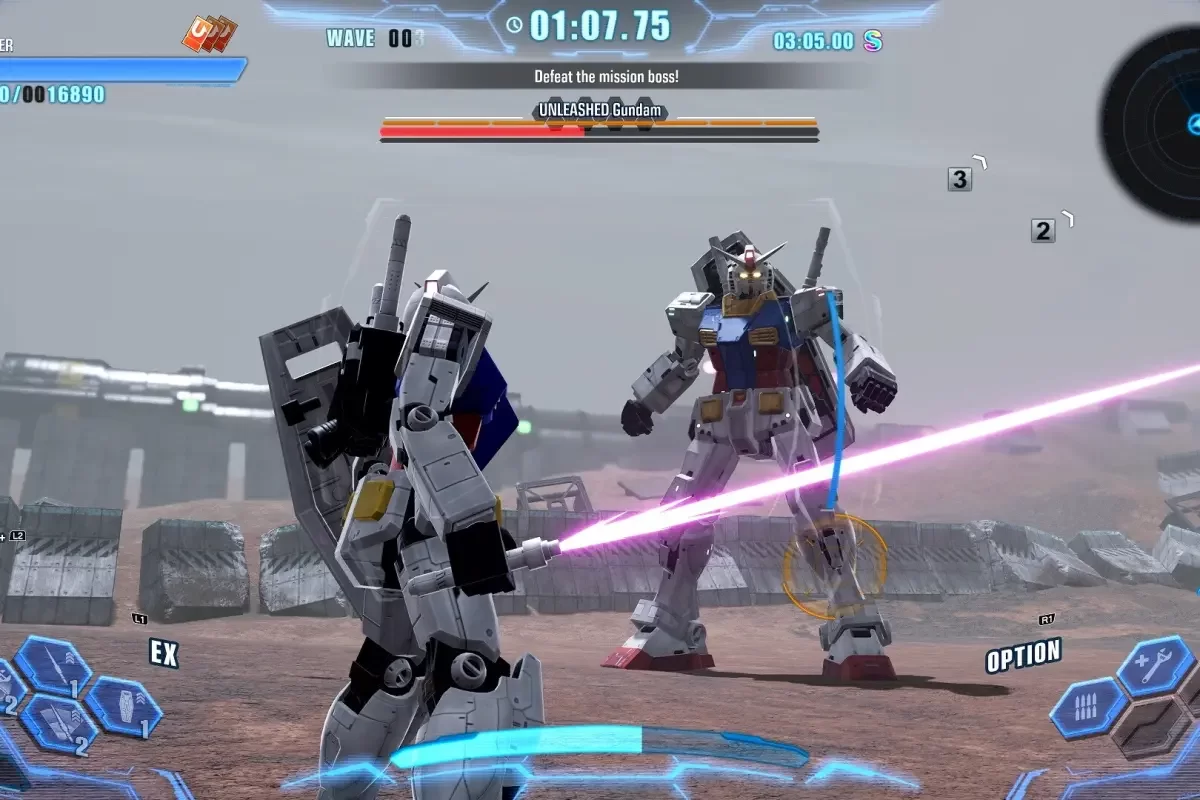Click the orange card stack icon
Image resolution: width=1200 pixels, height=800 pixels.
pyautogui.click(x=209, y=34)
